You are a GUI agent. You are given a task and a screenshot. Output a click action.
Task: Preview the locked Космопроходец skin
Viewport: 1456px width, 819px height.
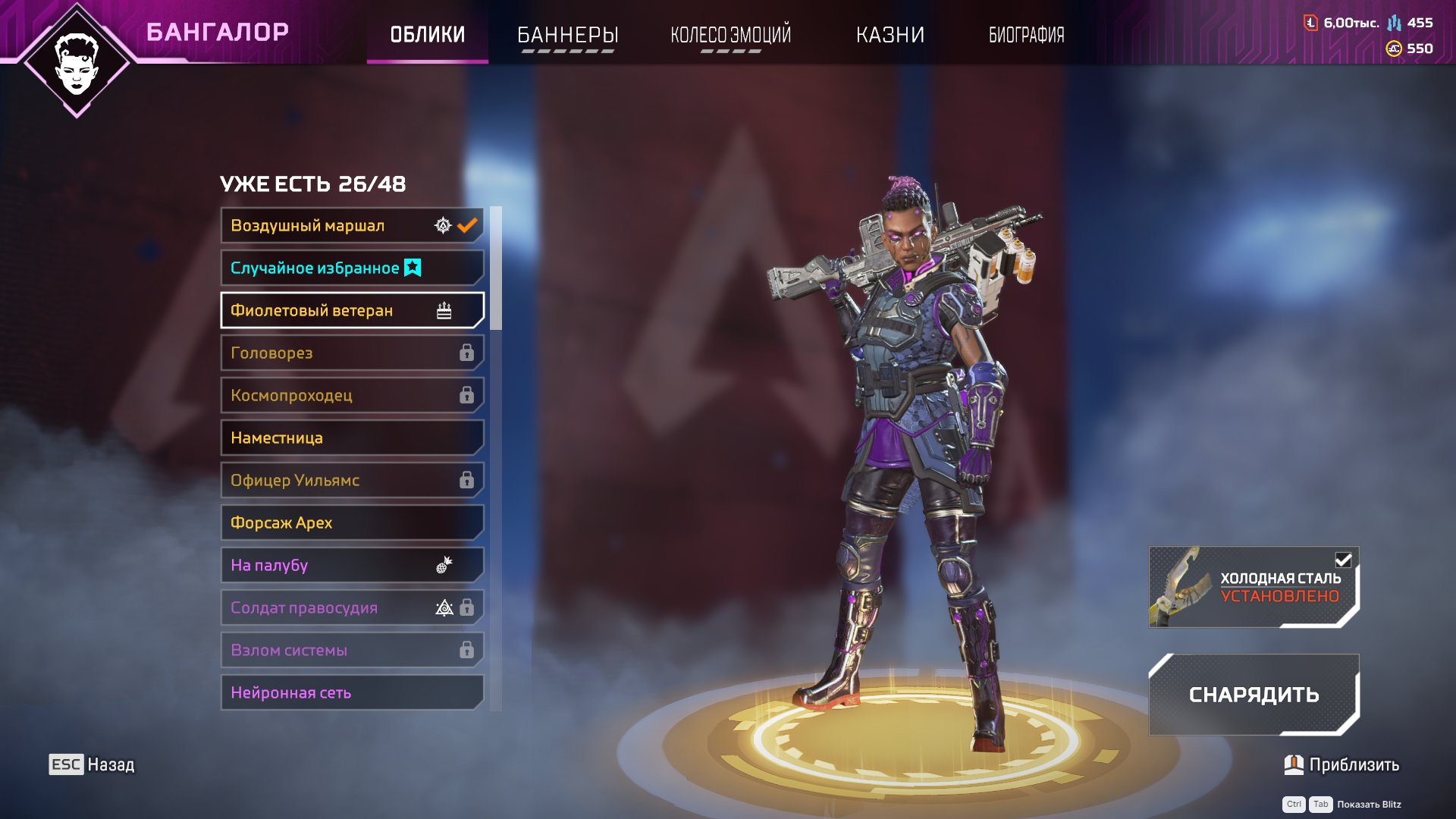coord(352,395)
